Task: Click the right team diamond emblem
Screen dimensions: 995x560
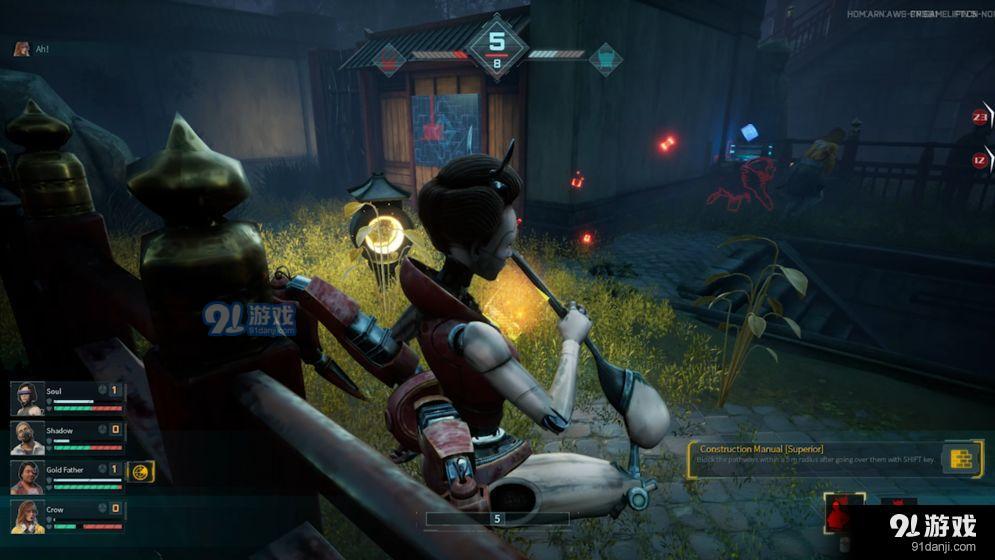Action: (604, 59)
